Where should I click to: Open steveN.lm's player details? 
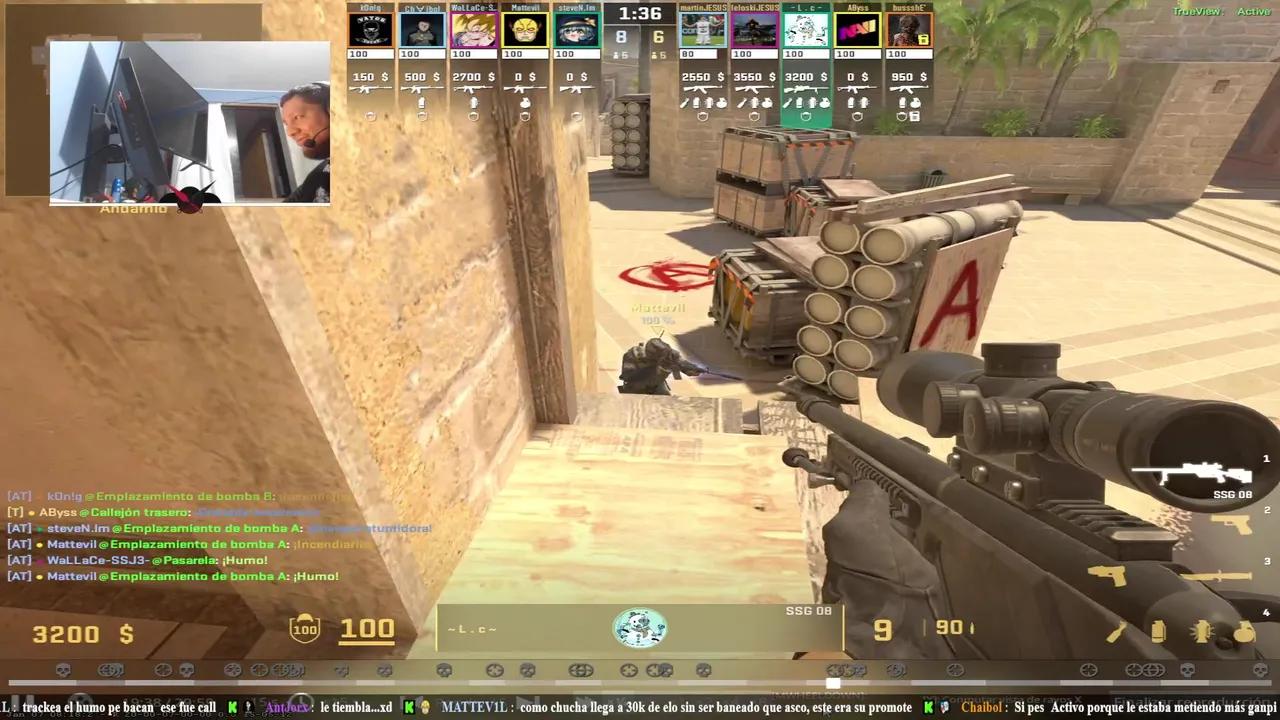[576, 30]
